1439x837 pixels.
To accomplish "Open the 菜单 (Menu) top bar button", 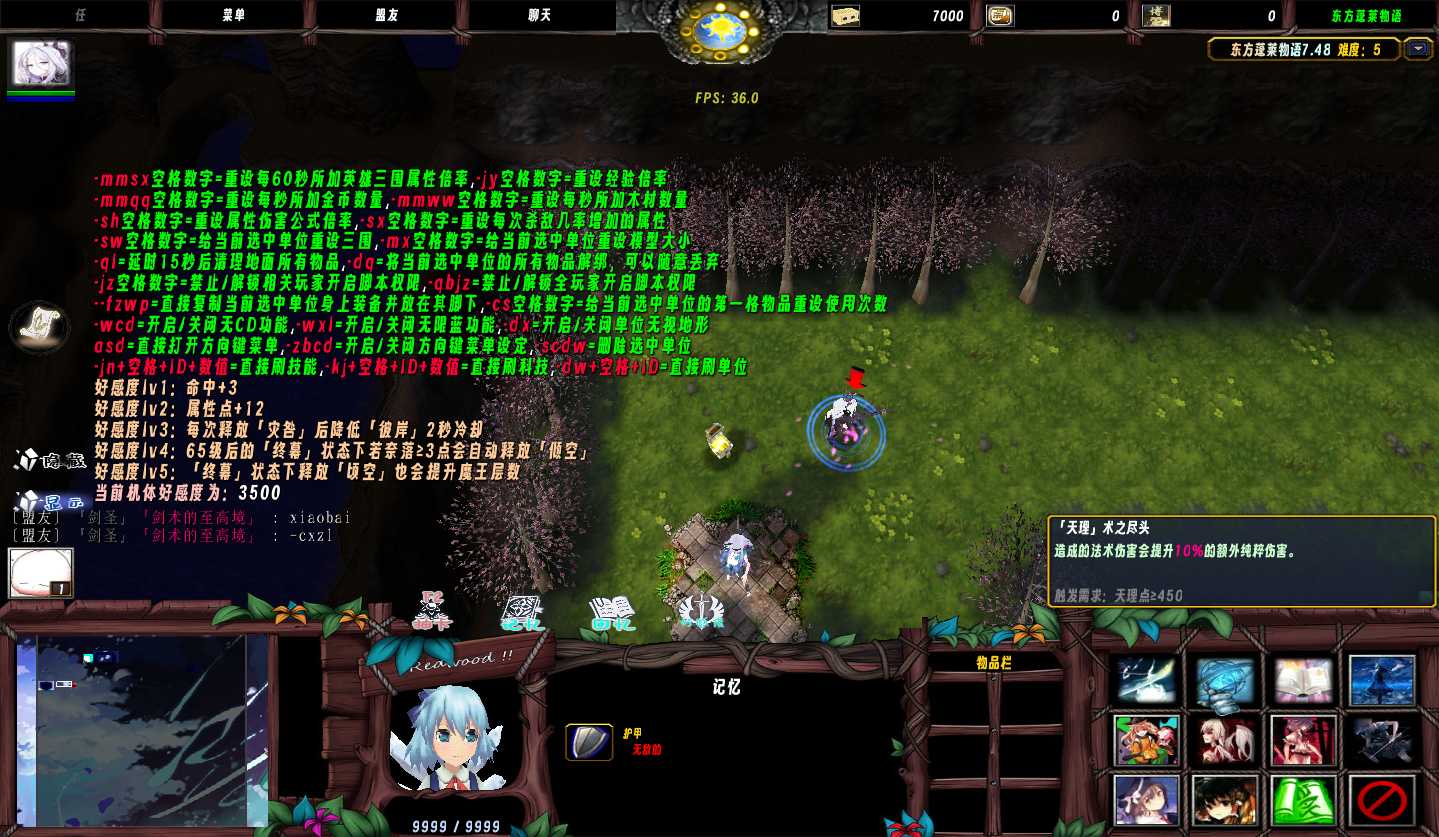I will click(x=233, y=16).
